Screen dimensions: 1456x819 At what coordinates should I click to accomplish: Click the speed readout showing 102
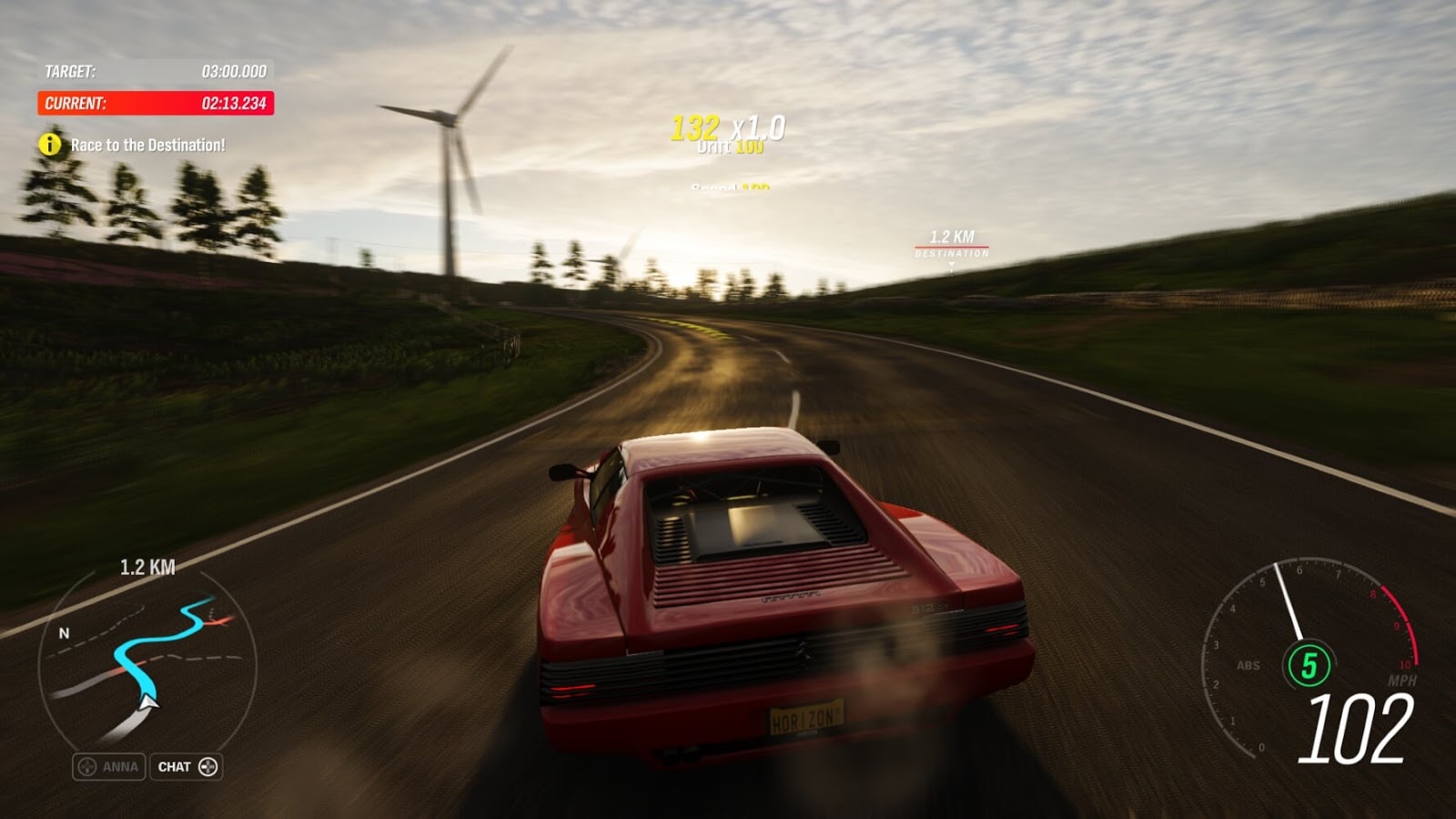coord(1354,729)
